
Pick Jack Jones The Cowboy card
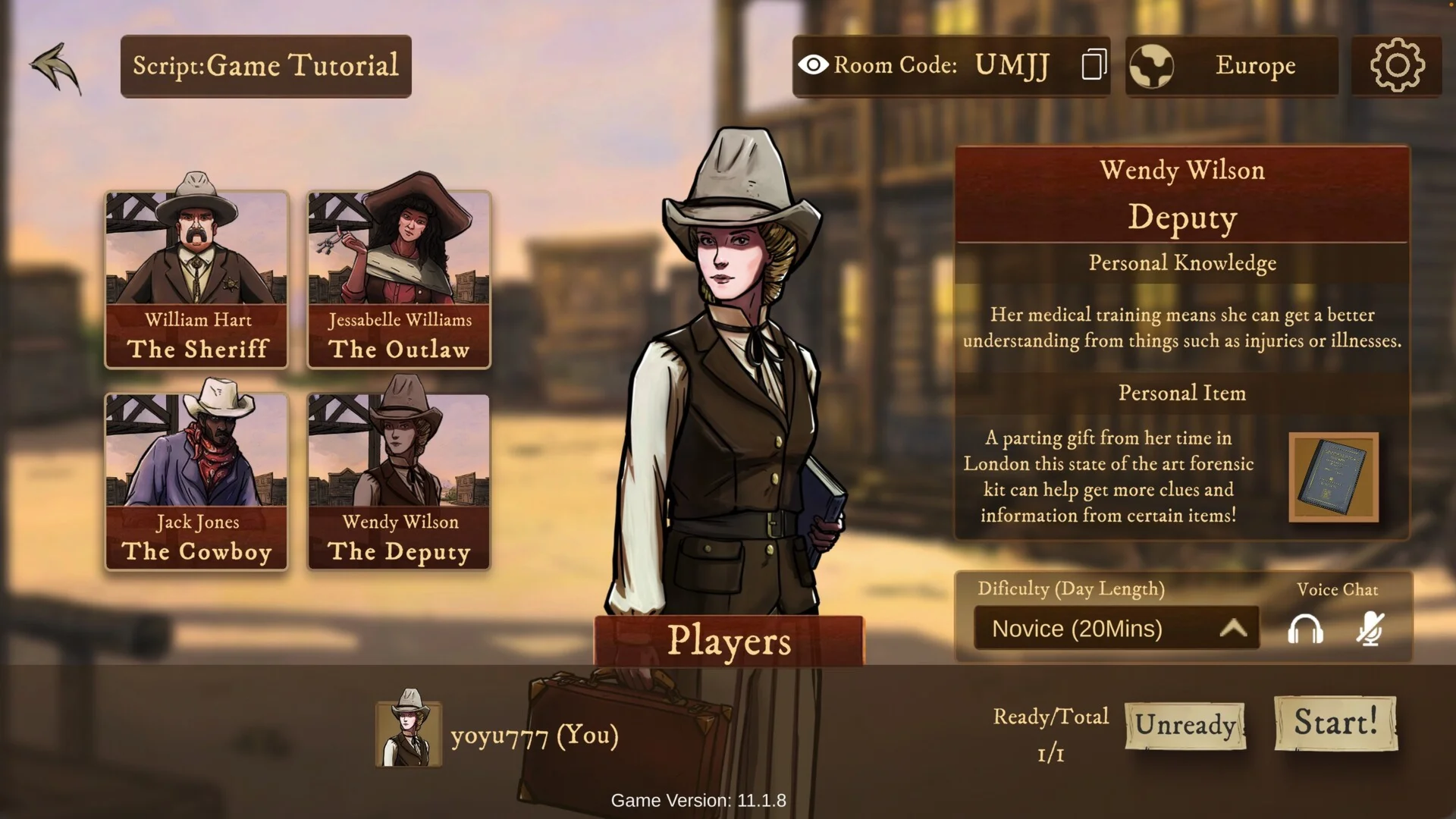click(x=196, y=481)
